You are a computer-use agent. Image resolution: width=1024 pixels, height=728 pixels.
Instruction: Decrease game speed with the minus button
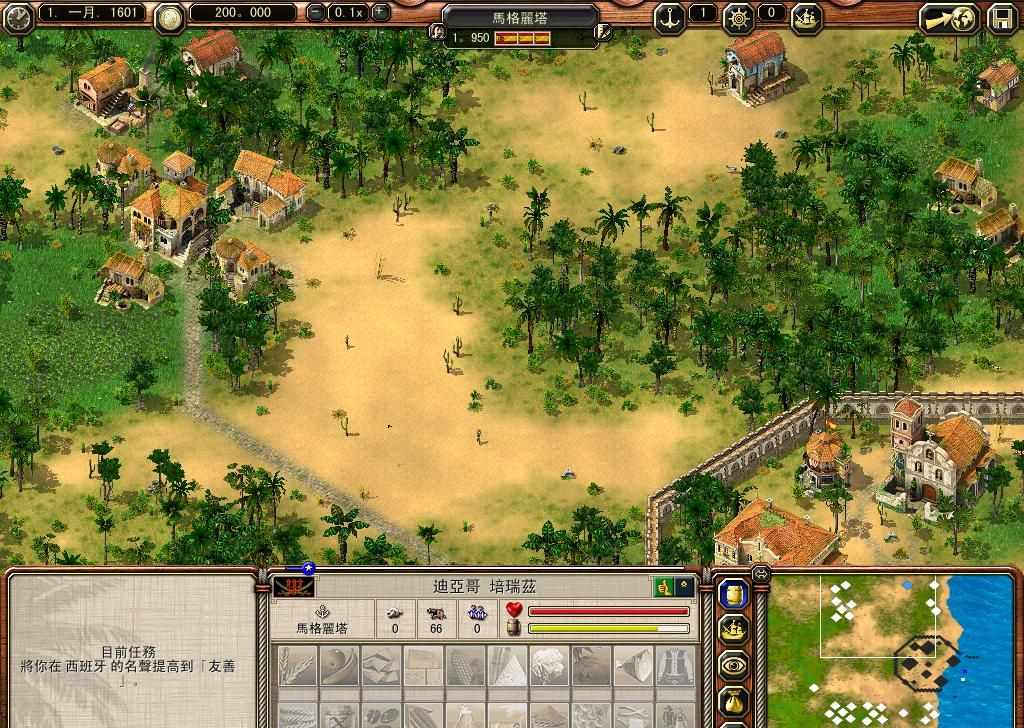point(316,13)
